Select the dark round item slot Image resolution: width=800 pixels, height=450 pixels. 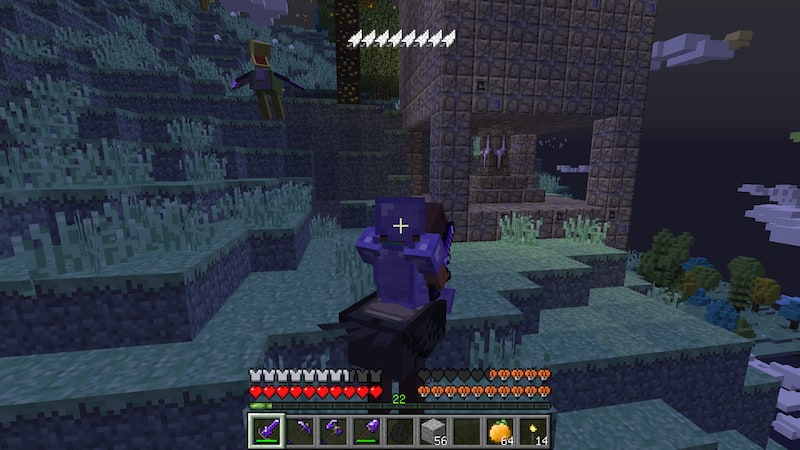pos(400,430)
